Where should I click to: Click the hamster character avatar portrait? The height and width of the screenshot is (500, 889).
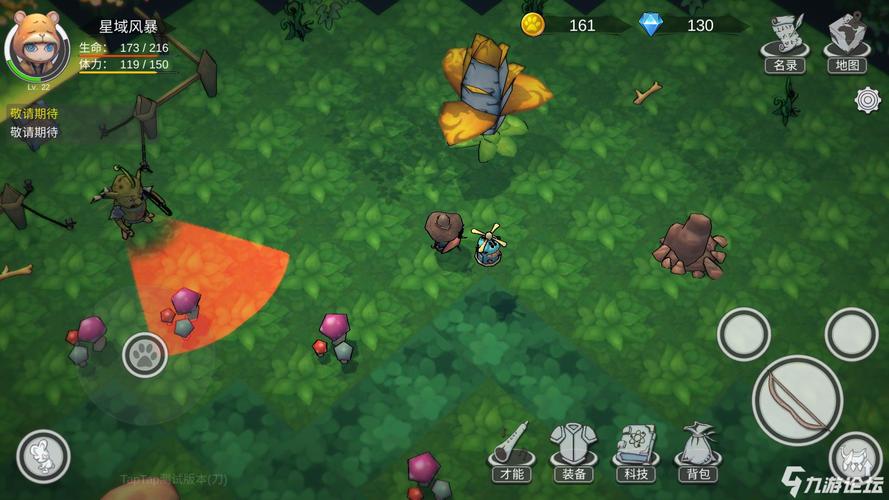click(x=36, y=45)
